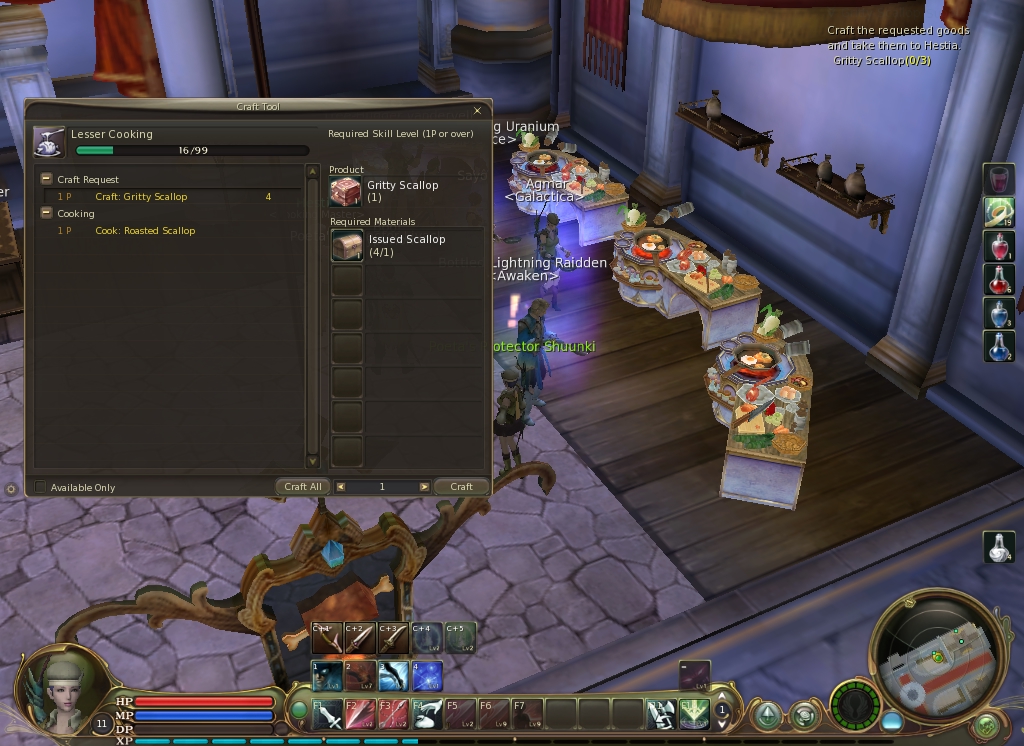Open the Lesser Cooking skill icon
This screenshot has width=1024, height=746.
click(x=48, y=142)
